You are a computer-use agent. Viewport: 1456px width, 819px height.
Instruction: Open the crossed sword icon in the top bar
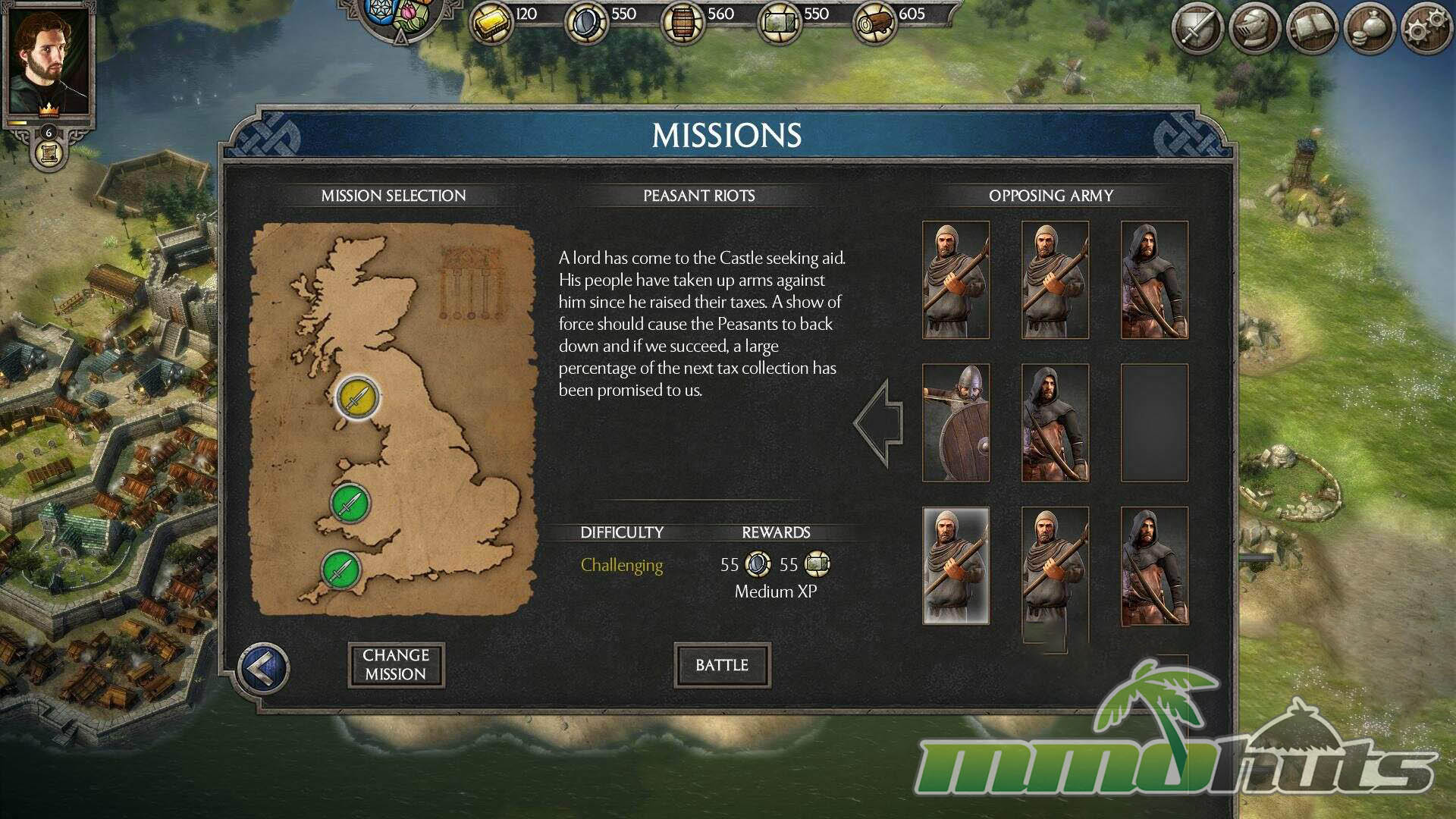(1197, 30)
